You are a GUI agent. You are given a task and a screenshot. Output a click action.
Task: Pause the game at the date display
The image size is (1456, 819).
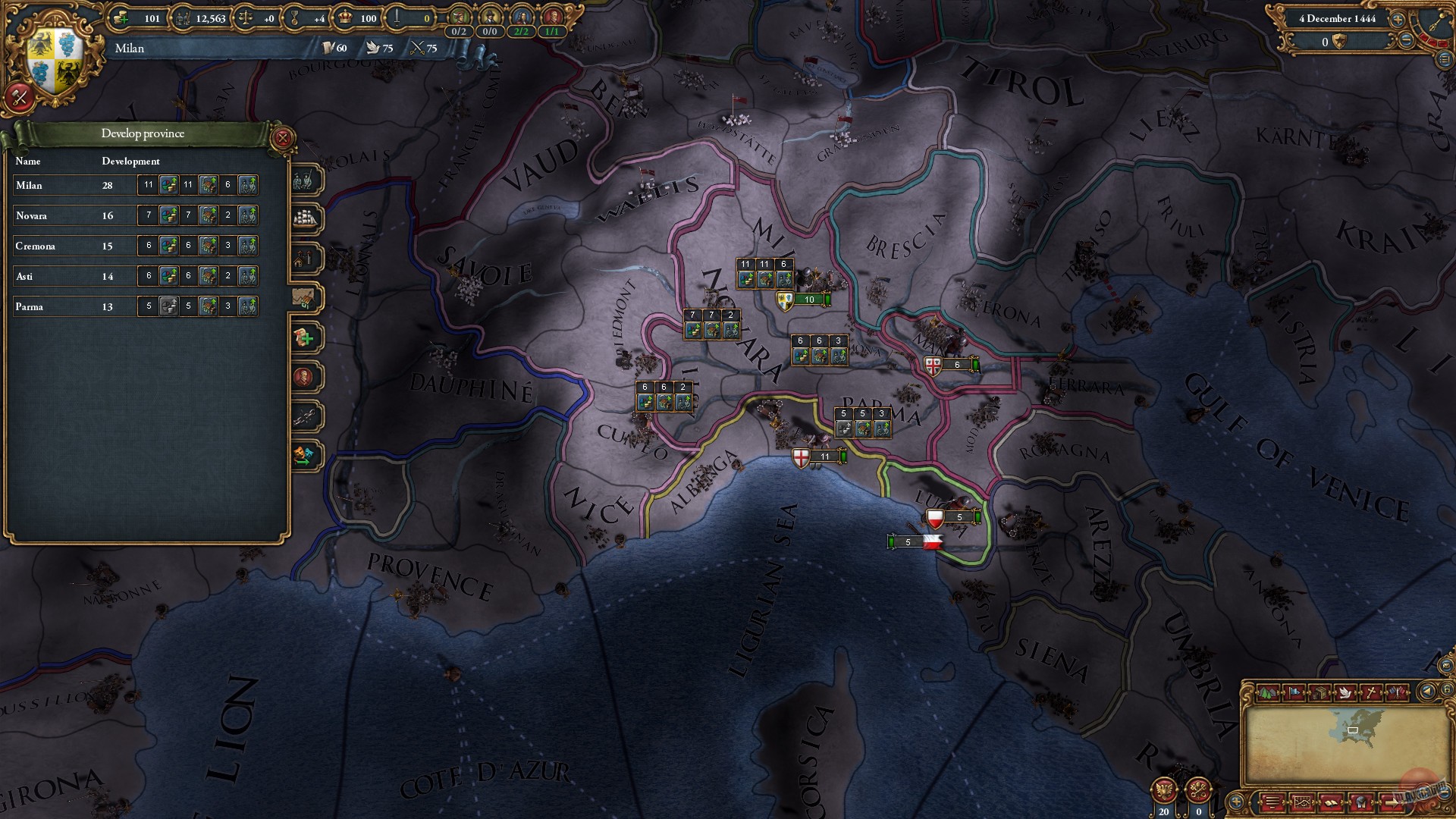coord(1337,19)
